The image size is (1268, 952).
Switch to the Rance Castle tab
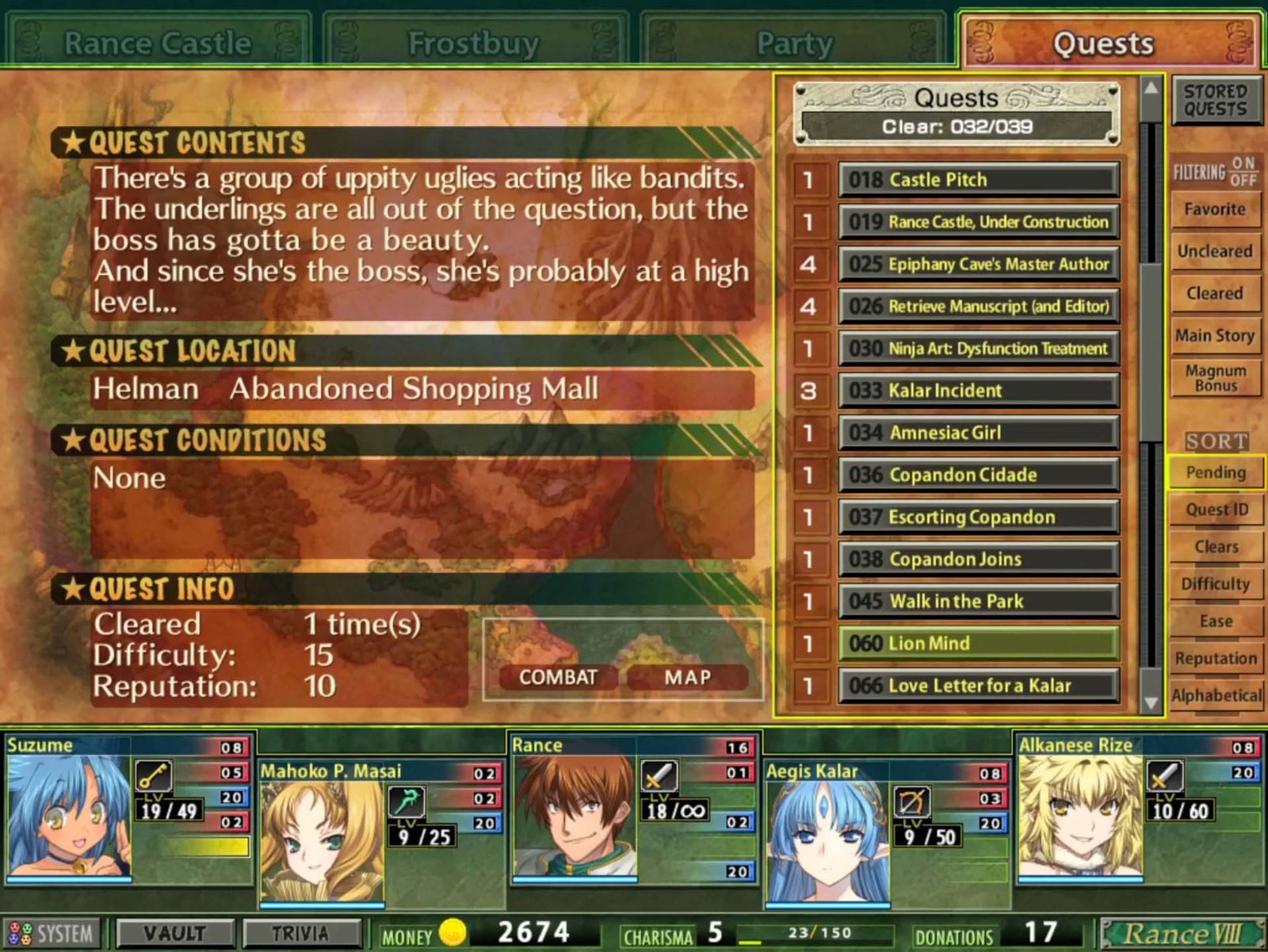pyautogui.click(x=157, y=43)
